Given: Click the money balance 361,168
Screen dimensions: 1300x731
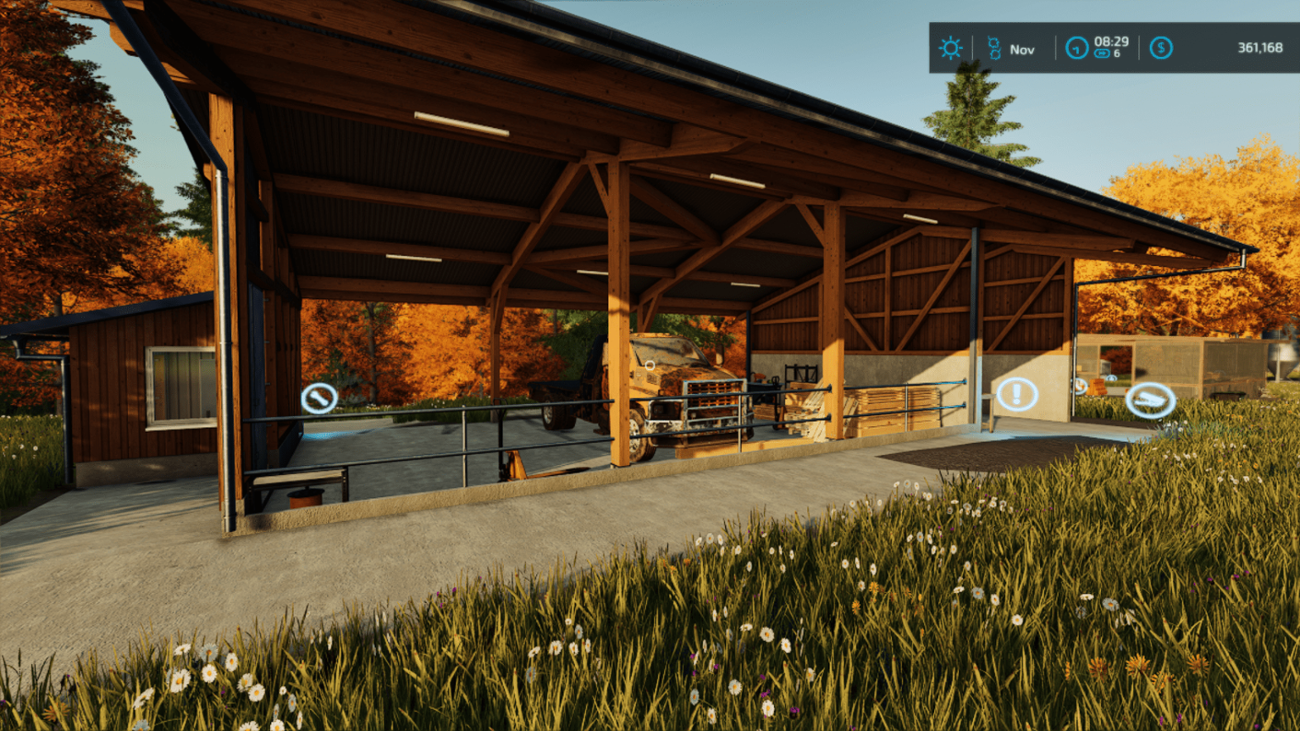Looking at the screenshot, I should coord(1258,48).
